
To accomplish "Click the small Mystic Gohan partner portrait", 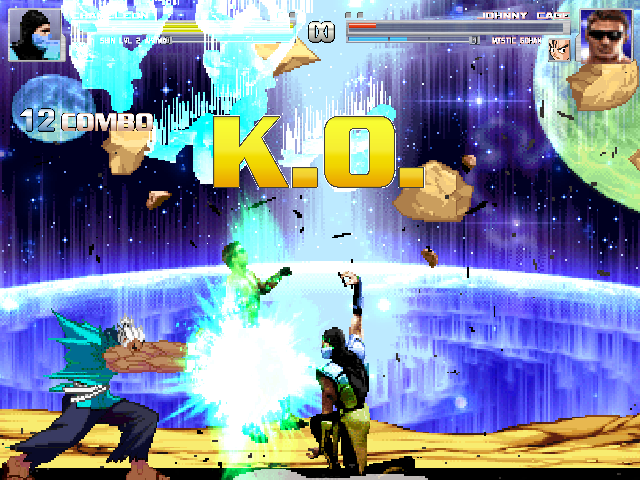I will (x=557, y=49).
